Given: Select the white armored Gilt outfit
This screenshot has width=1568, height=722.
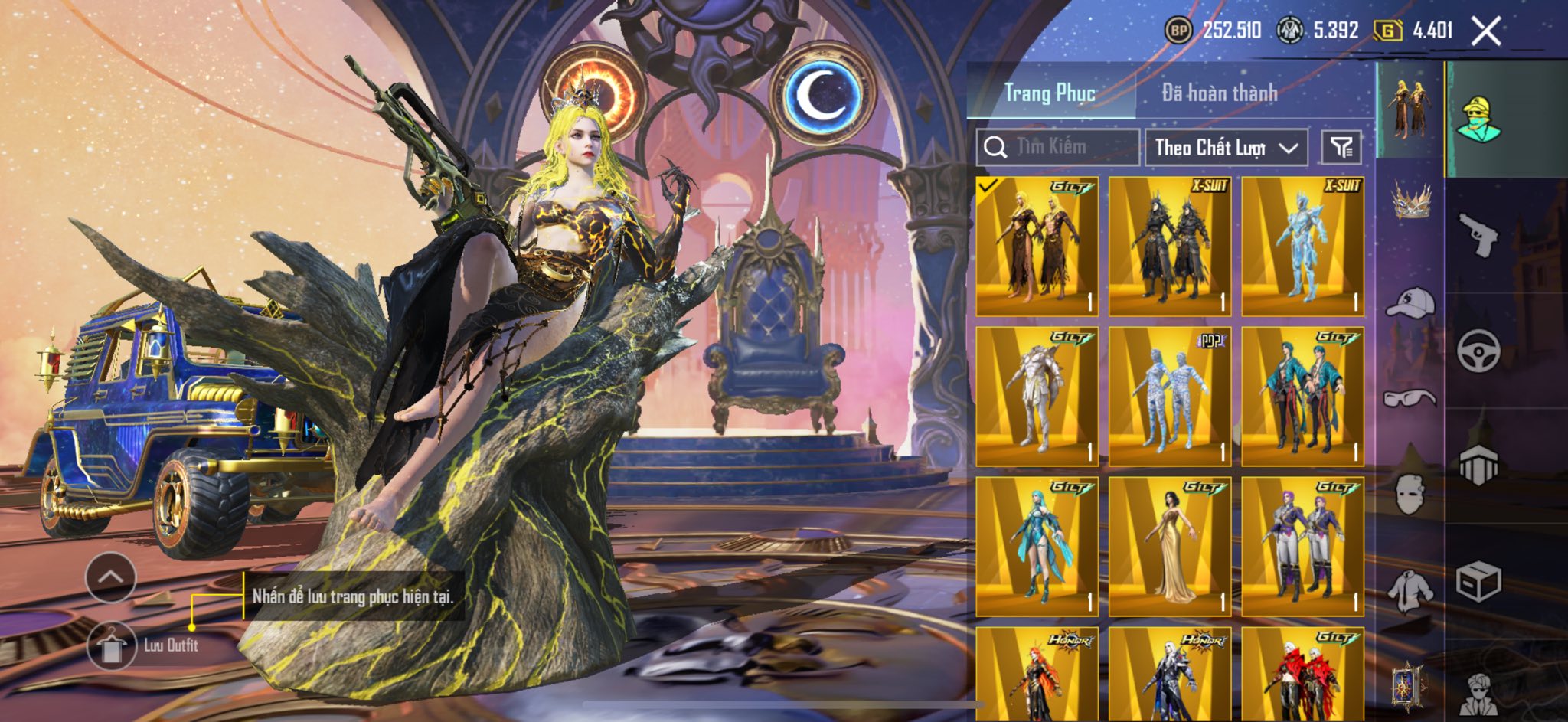Looking at the screenshot, I should (1037, 397).
